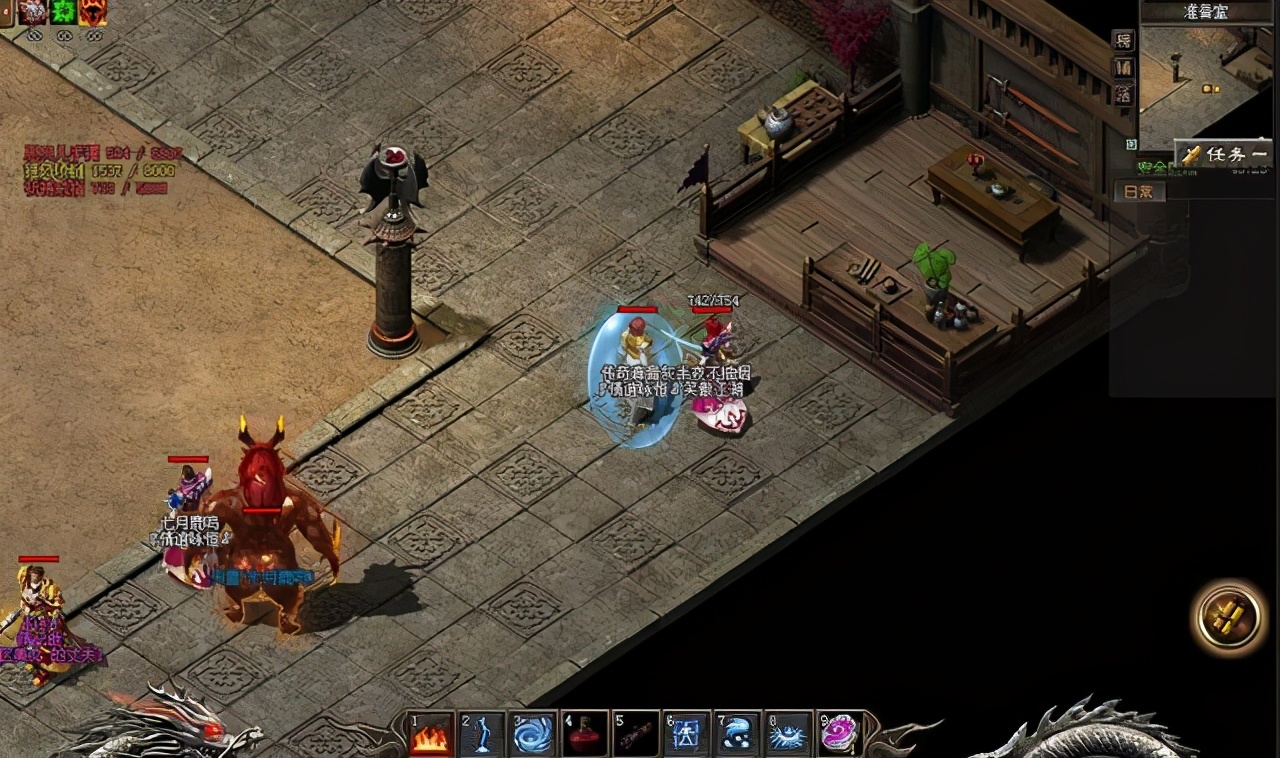
Task: Toggle the small arrow below minimap buttons
Action: (1131, 144)
